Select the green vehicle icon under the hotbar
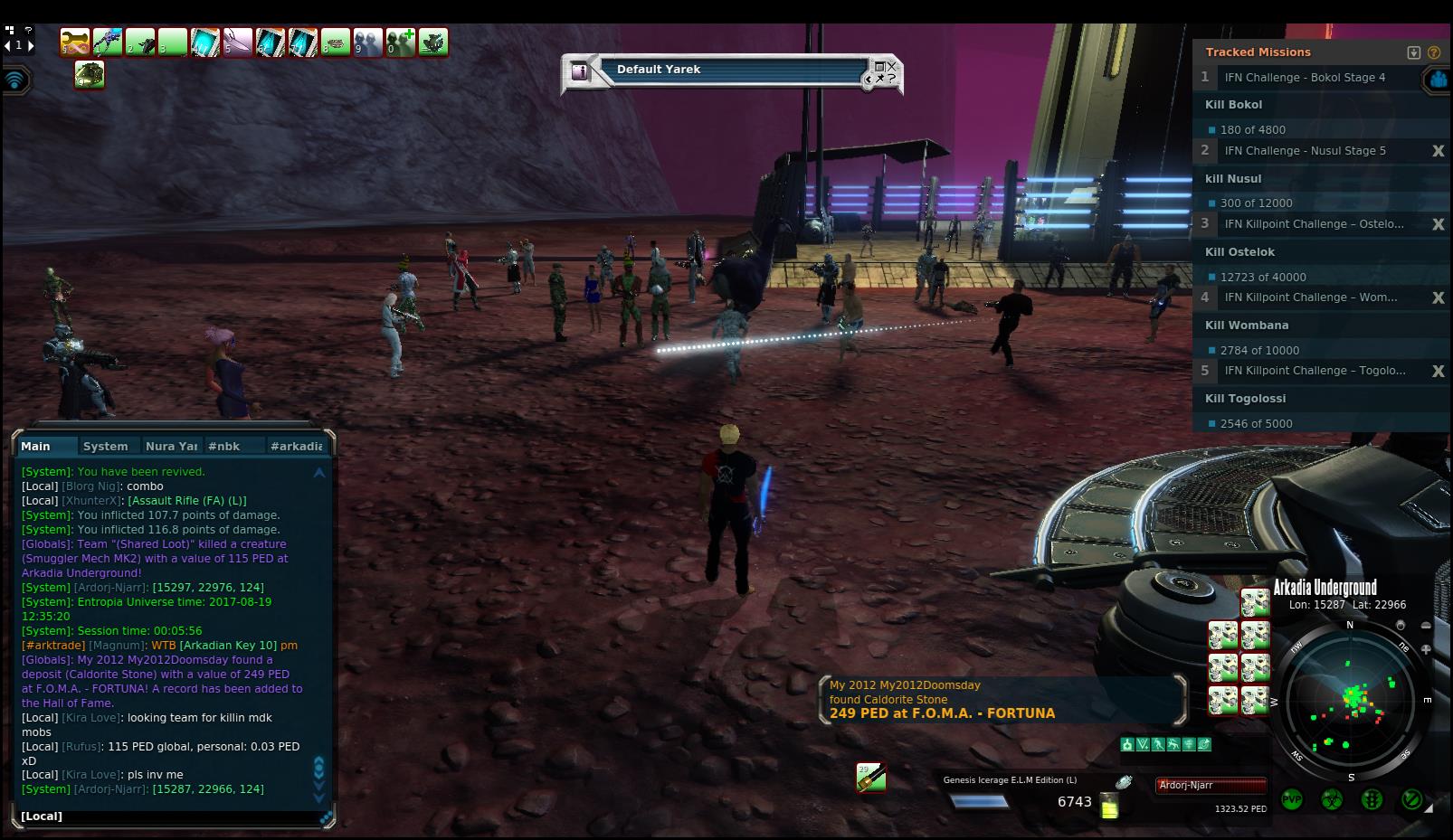The image size is (1453, 840). (x=89, y=75)
